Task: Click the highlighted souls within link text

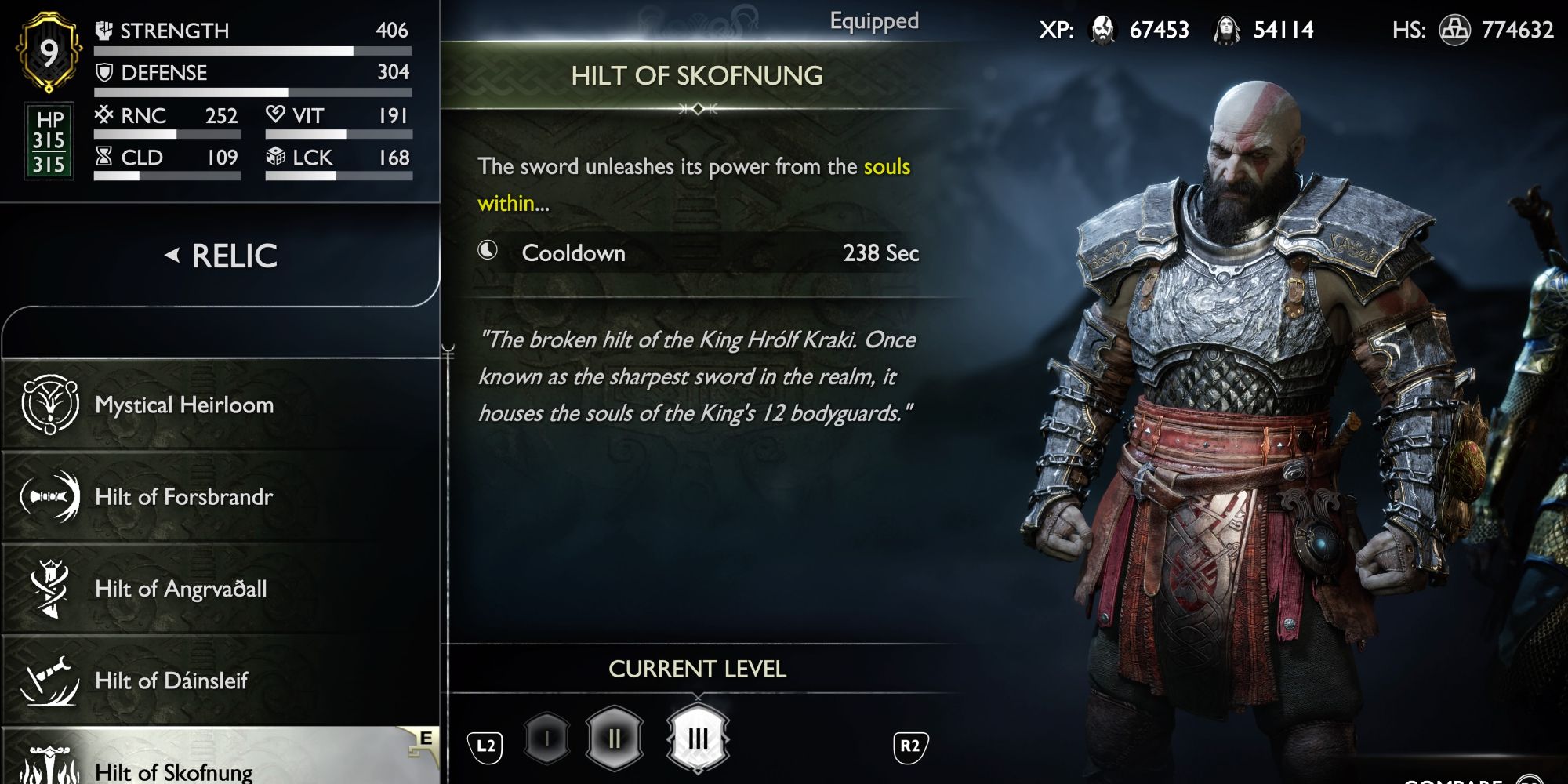Action: point(885,165)
